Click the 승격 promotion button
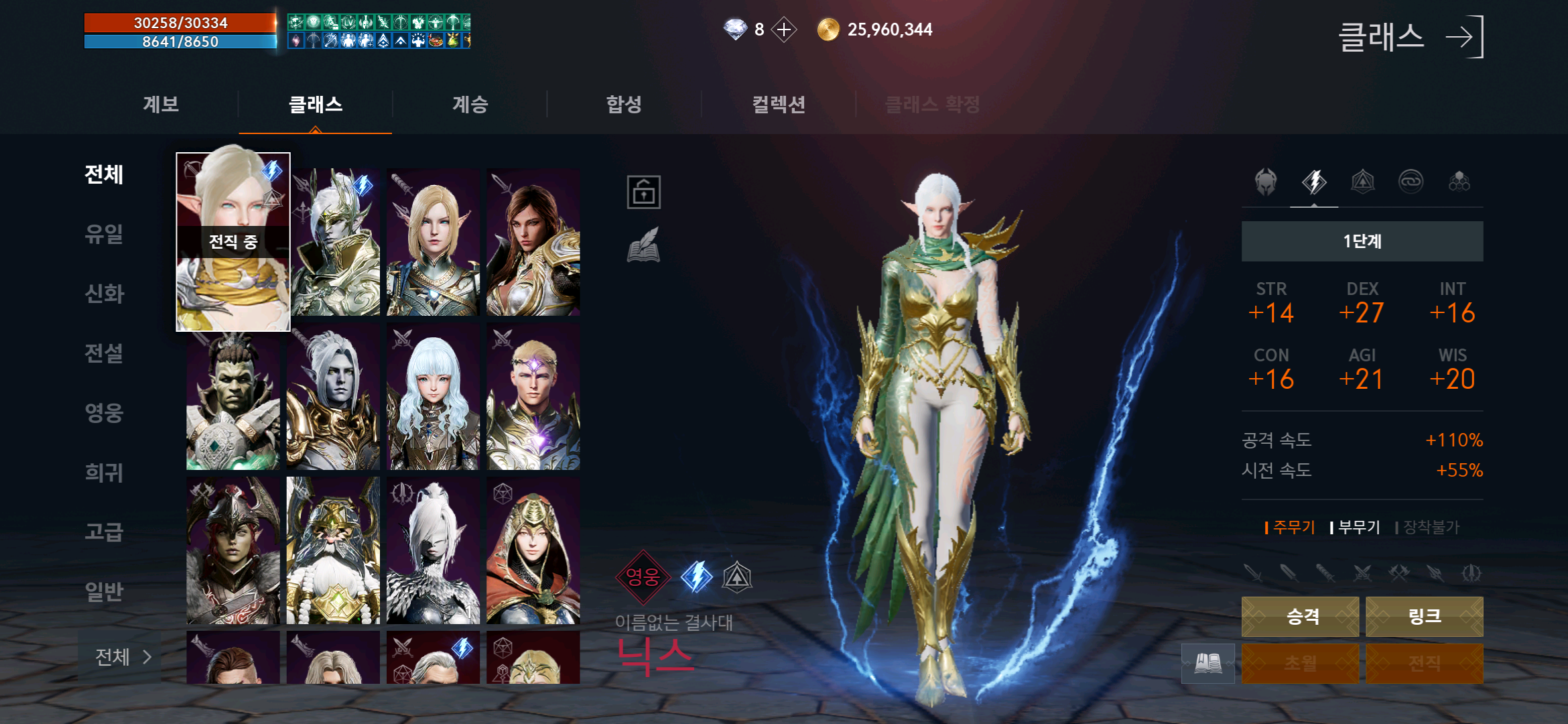This screenshot has height=724, width=1568. pos(1300,616)
